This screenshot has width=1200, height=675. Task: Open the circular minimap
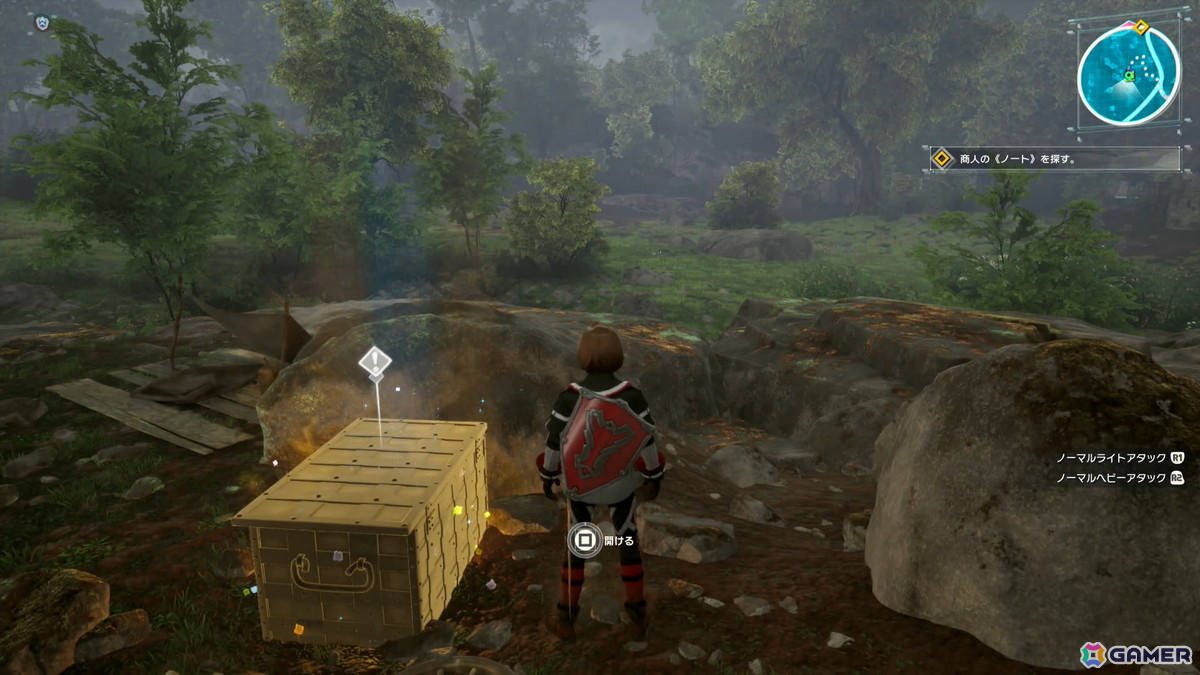click(x=1129, y=75)
